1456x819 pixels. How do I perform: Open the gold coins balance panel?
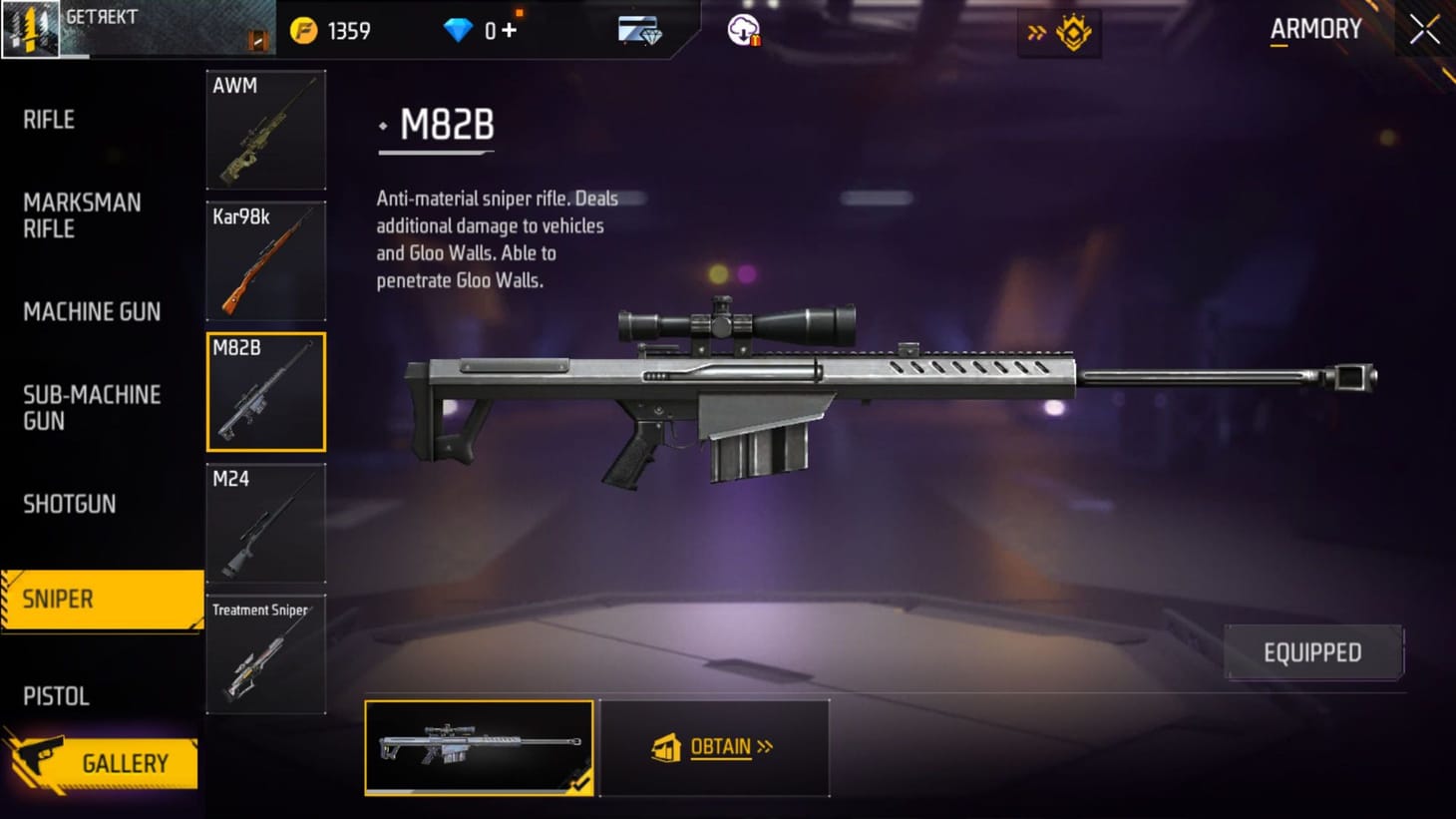[329, 30]
